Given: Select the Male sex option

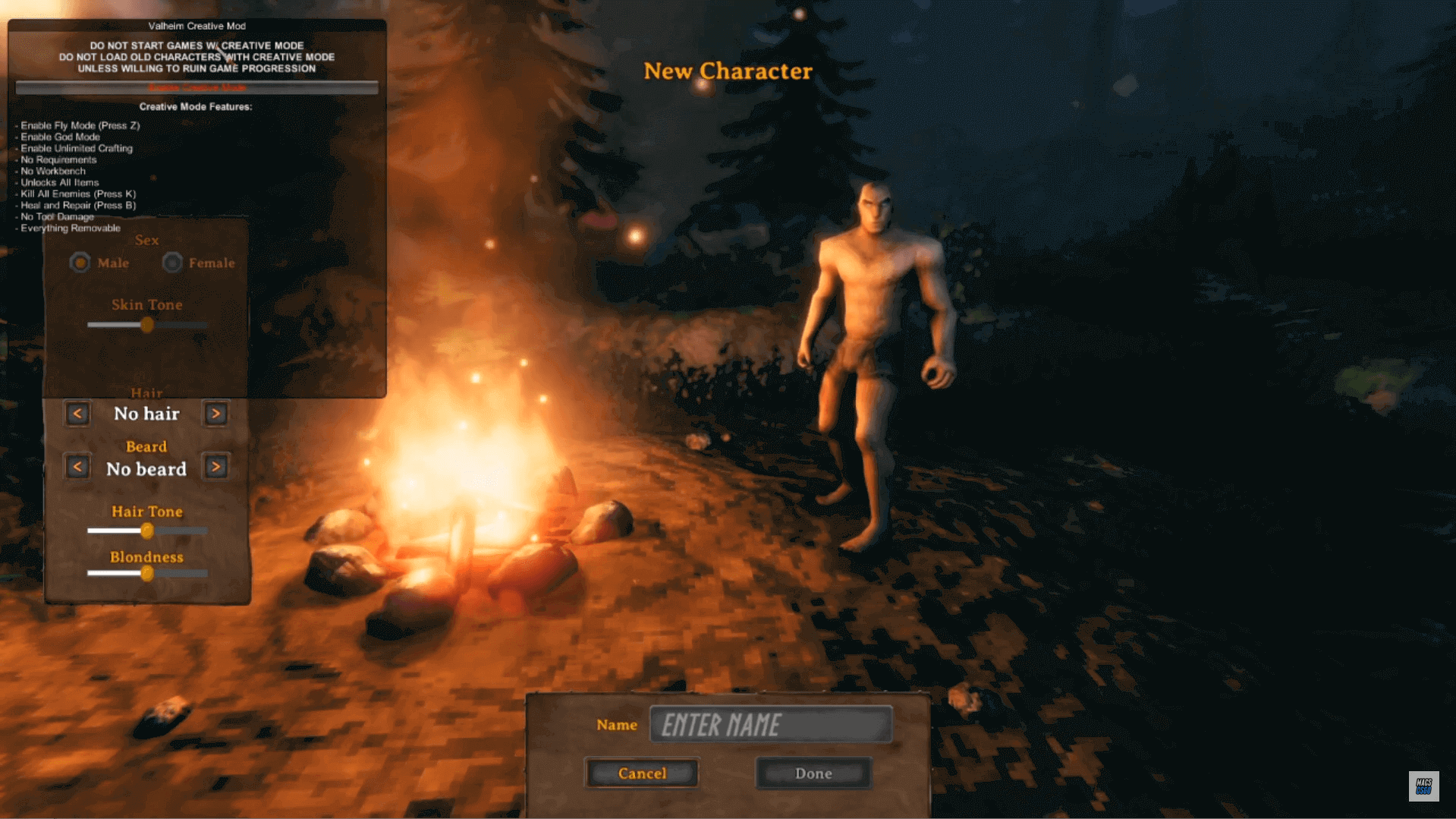Looking at the screenshot, I should click(81, 263).
